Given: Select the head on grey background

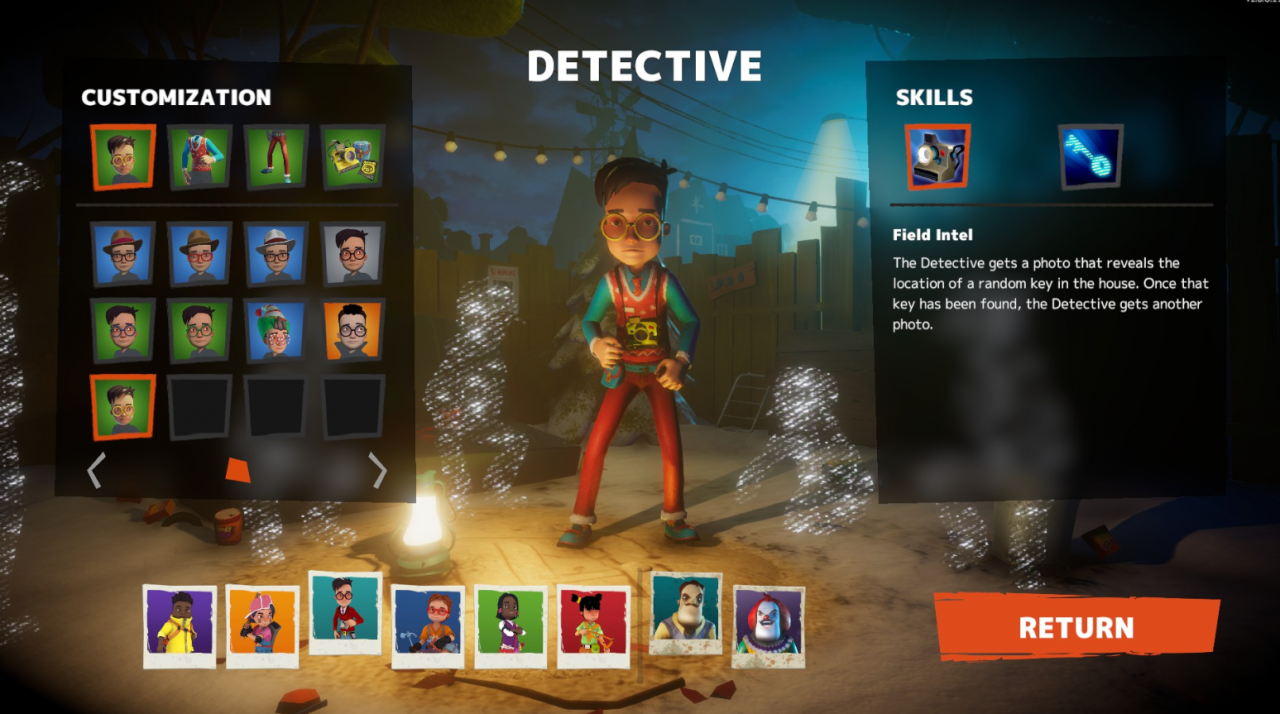Looking at the screenshot, I should pyautogui.click(x=353, y=254).
